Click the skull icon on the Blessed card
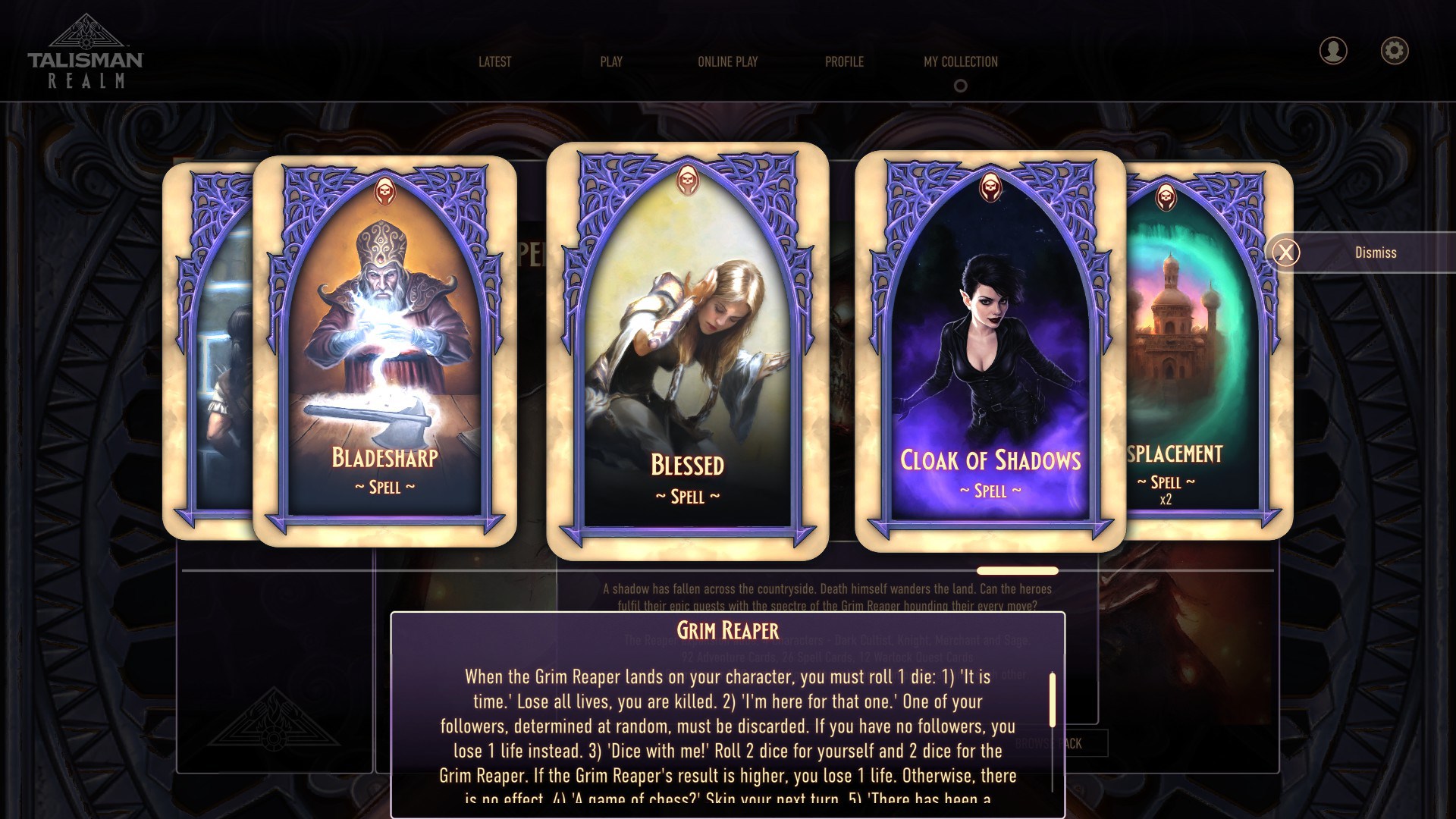Image resolution: width=1456 pixels, height=819 pixels. pyautogui.click(x=689, y=180)
